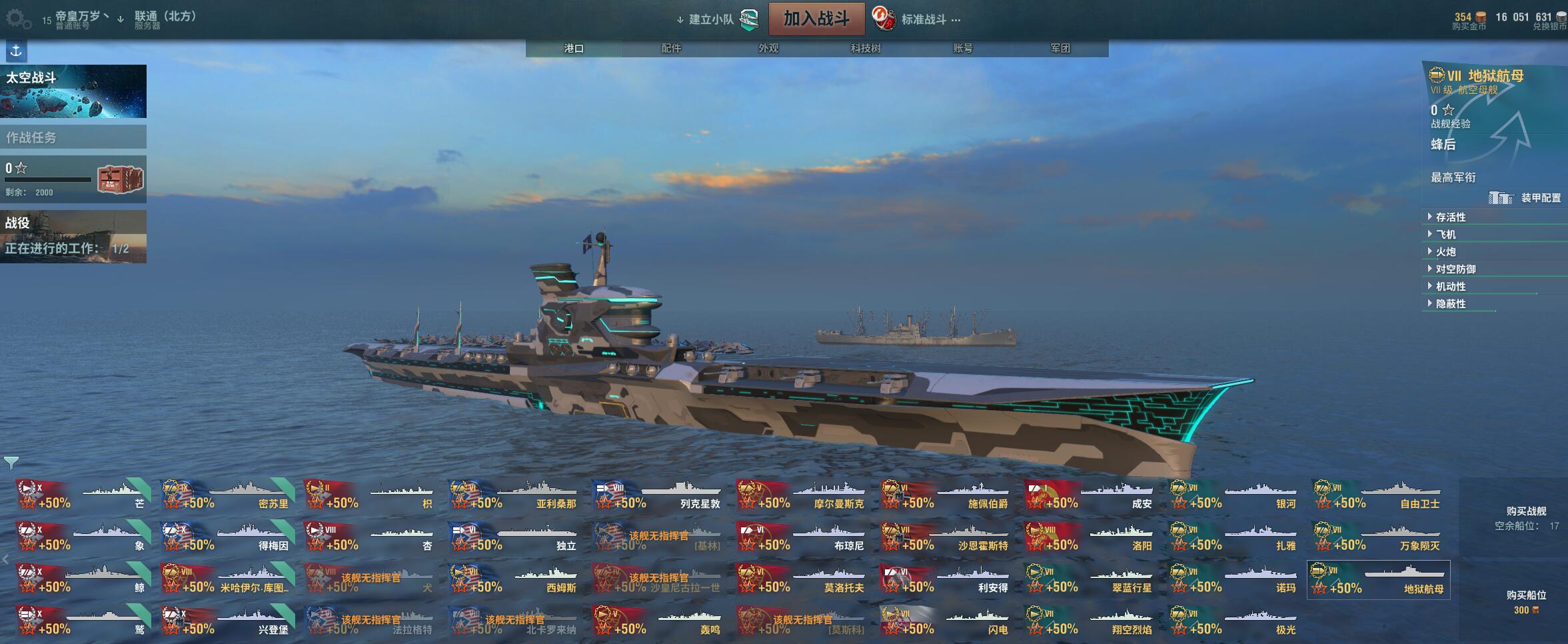Select the 密苏里 ship in carousel
The width and height of the screenshot is (1568, 644).
coord(227,495)
